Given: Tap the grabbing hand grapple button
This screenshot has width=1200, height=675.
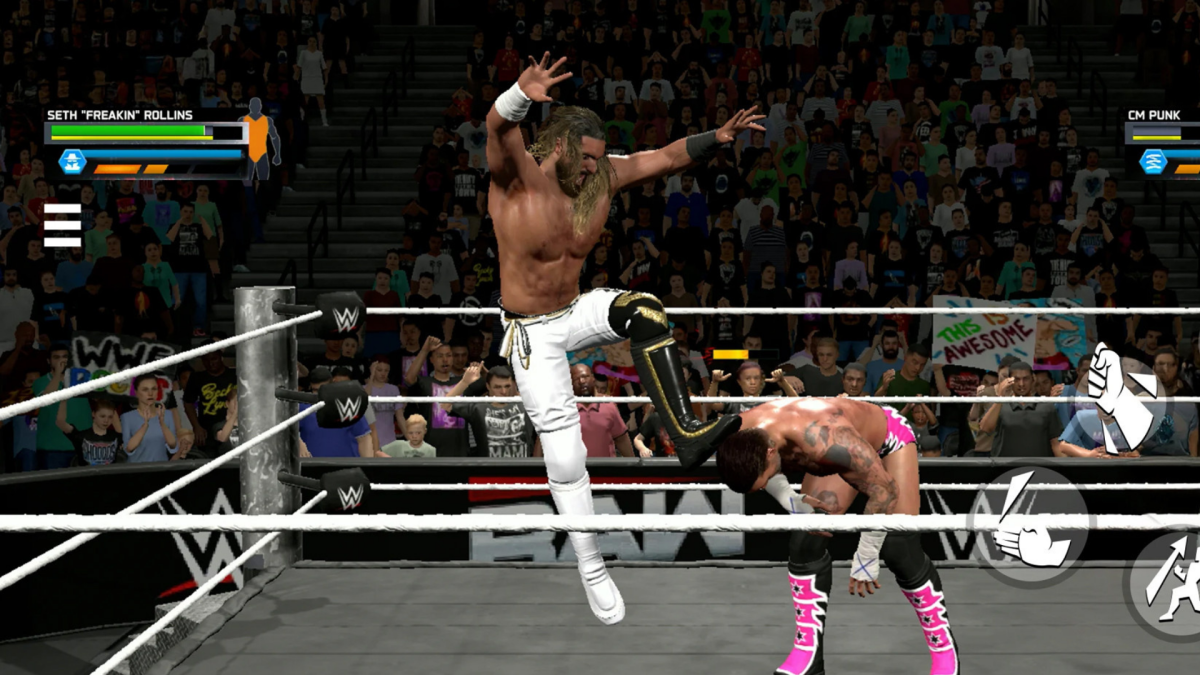Looking at the screenshot, I should (x=1029, y=524).
